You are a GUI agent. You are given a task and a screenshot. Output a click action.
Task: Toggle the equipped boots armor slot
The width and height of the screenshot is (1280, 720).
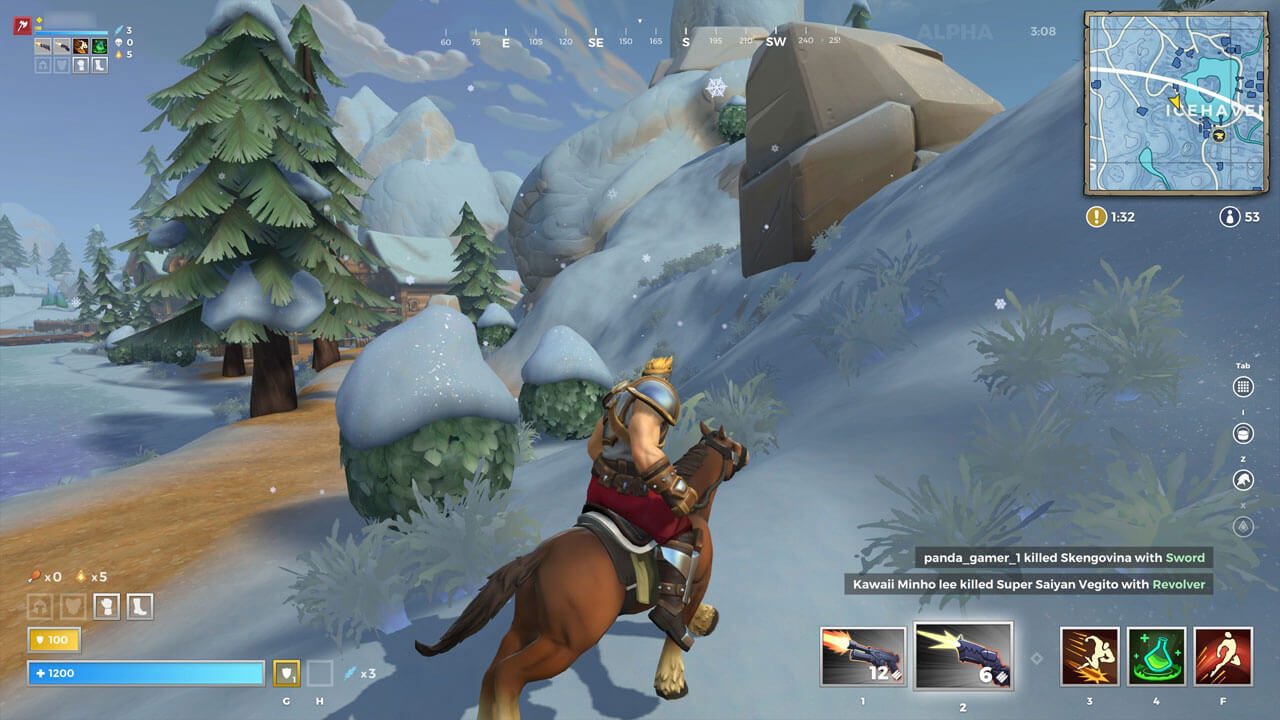(x=139, y=606)
